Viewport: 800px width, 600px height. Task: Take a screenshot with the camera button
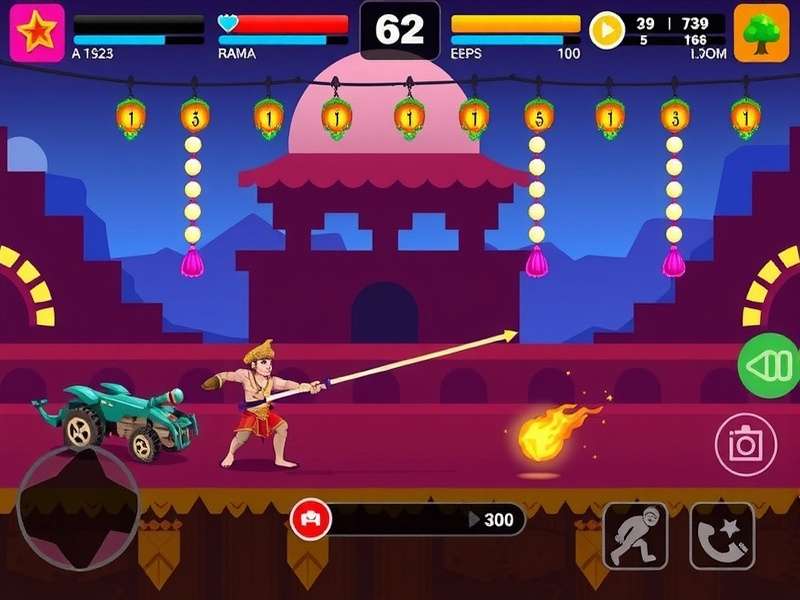[x=746, y=443]
